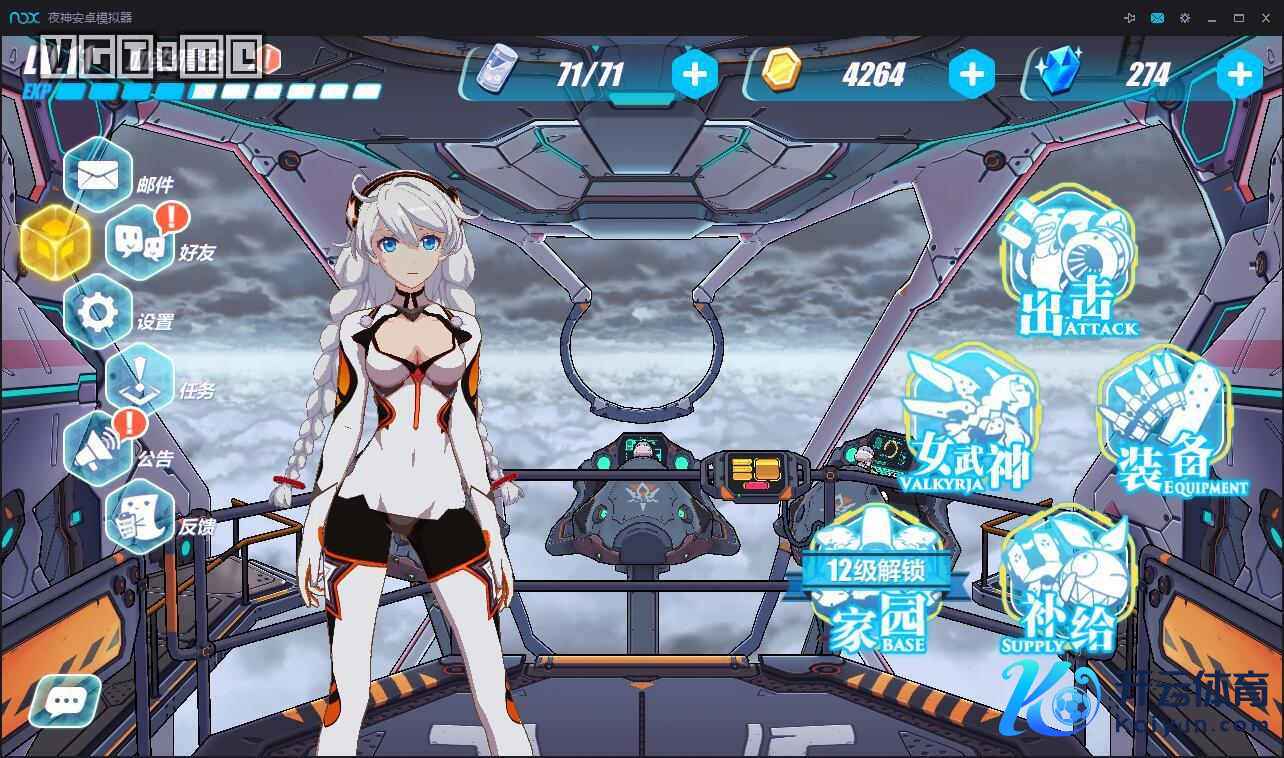Close the Nox emulator window
Image resolution: width=1284 pixels, height=758 pixels.
[x=1265, y=18]
